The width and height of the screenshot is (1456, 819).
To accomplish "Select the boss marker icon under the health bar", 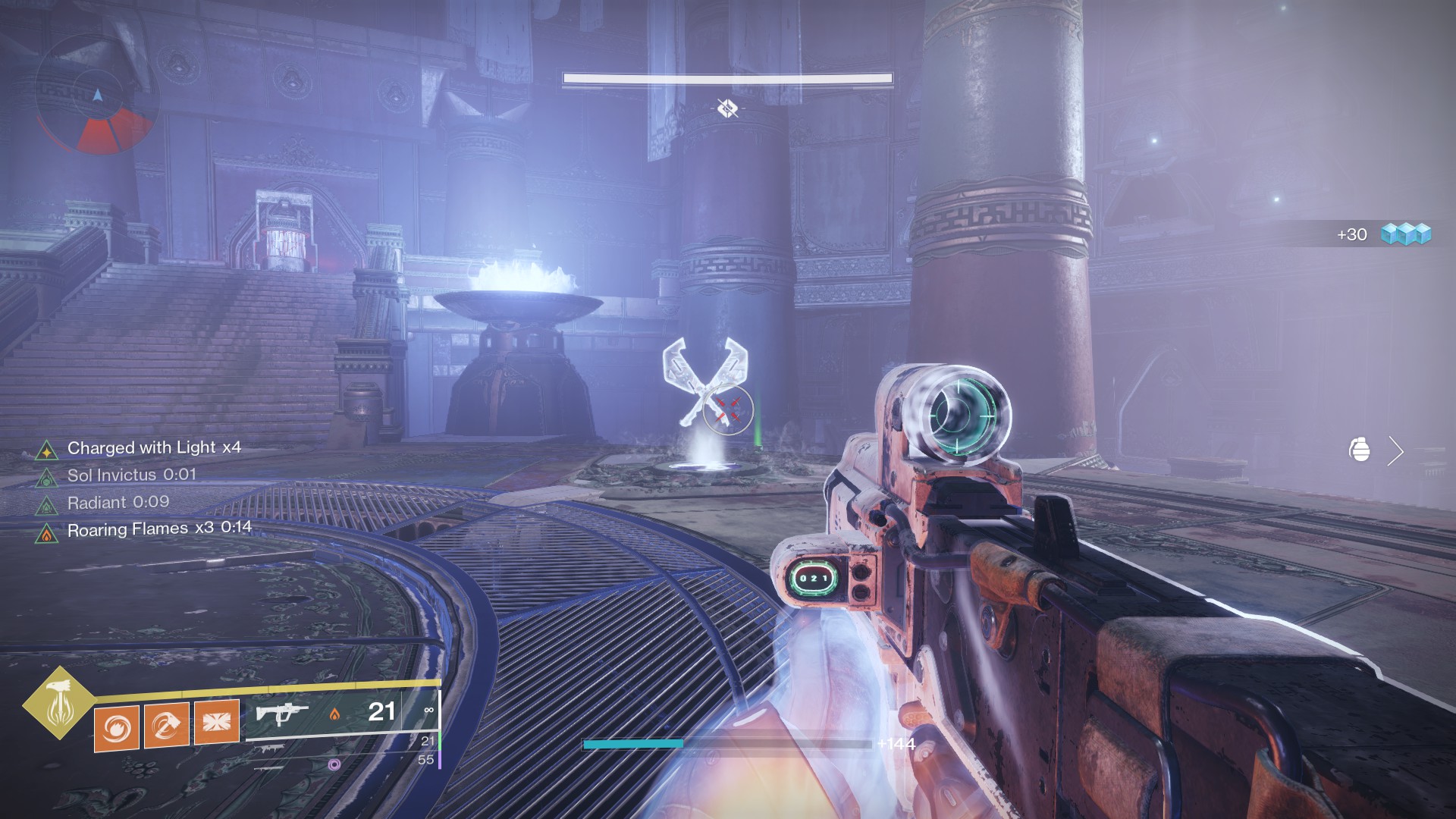I will tap(727, 109).
